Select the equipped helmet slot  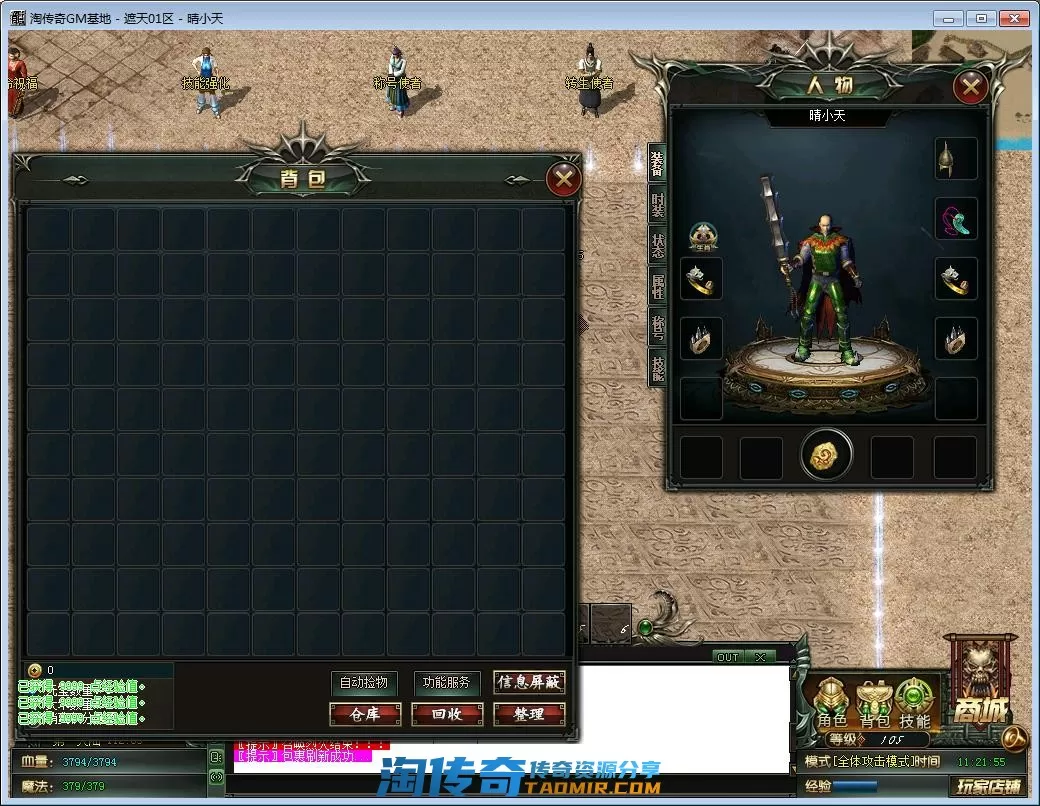tap(956, 159)
